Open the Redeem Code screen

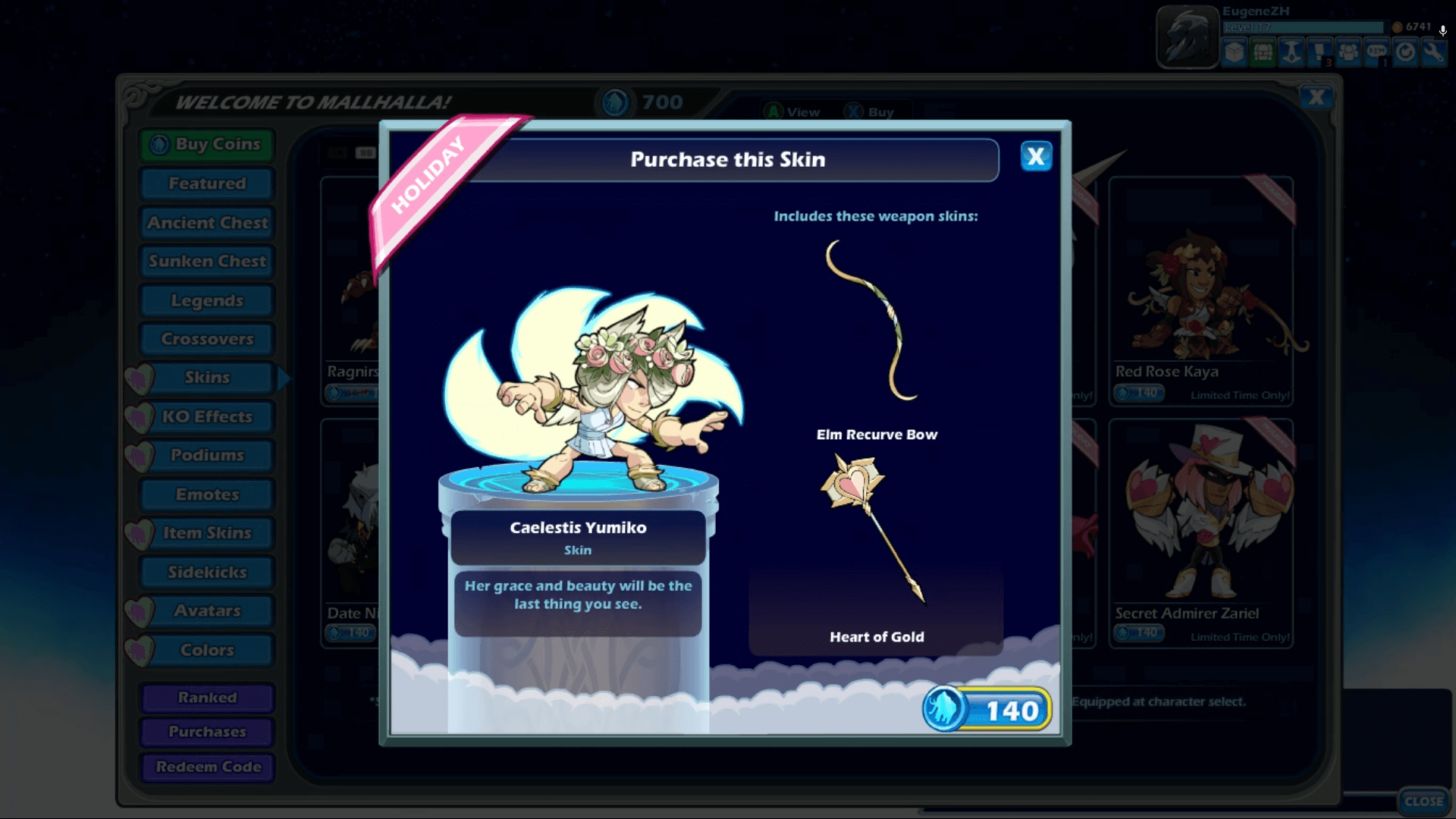click(207, 767)
